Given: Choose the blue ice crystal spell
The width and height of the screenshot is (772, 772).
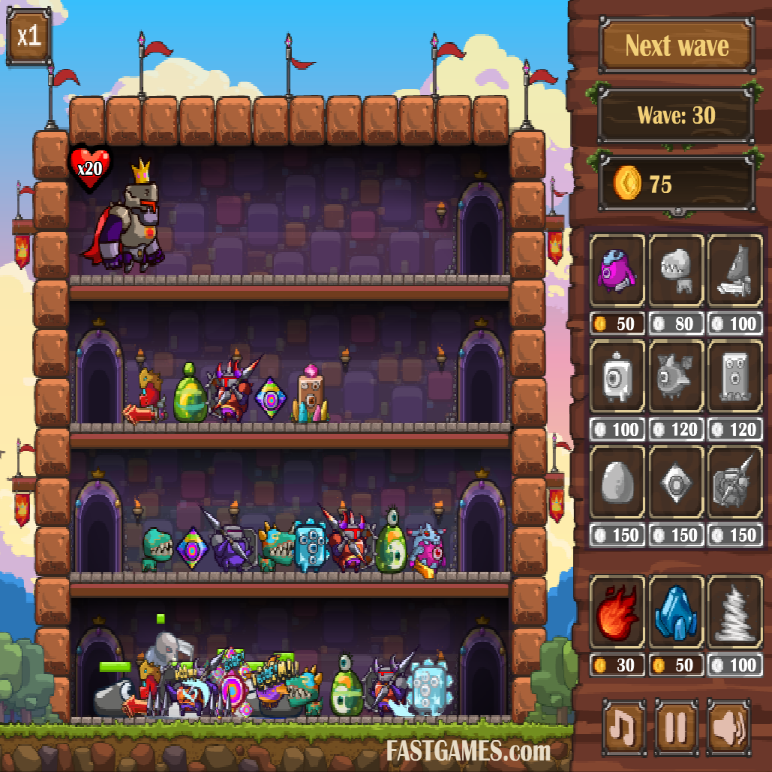Looking at the screenshot, I should click(677, 612).
